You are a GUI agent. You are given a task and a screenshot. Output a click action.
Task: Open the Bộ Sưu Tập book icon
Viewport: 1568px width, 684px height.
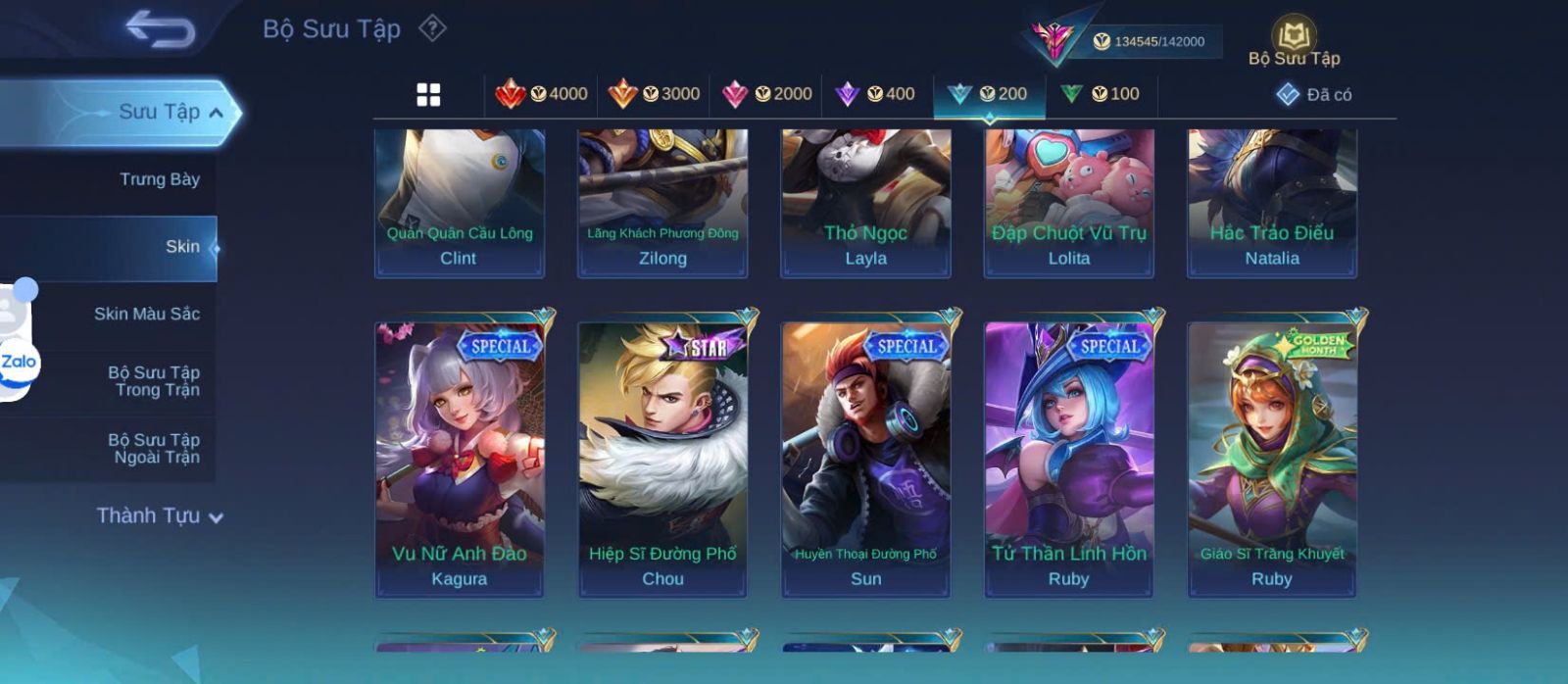(1294, 43)
